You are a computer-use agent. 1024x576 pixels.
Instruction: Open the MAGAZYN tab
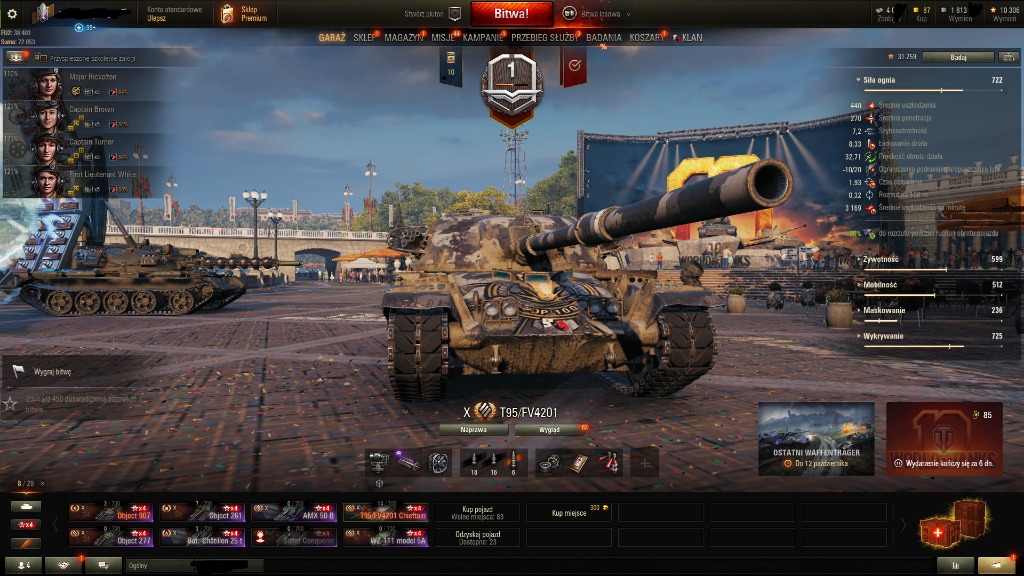coord(403,38)
